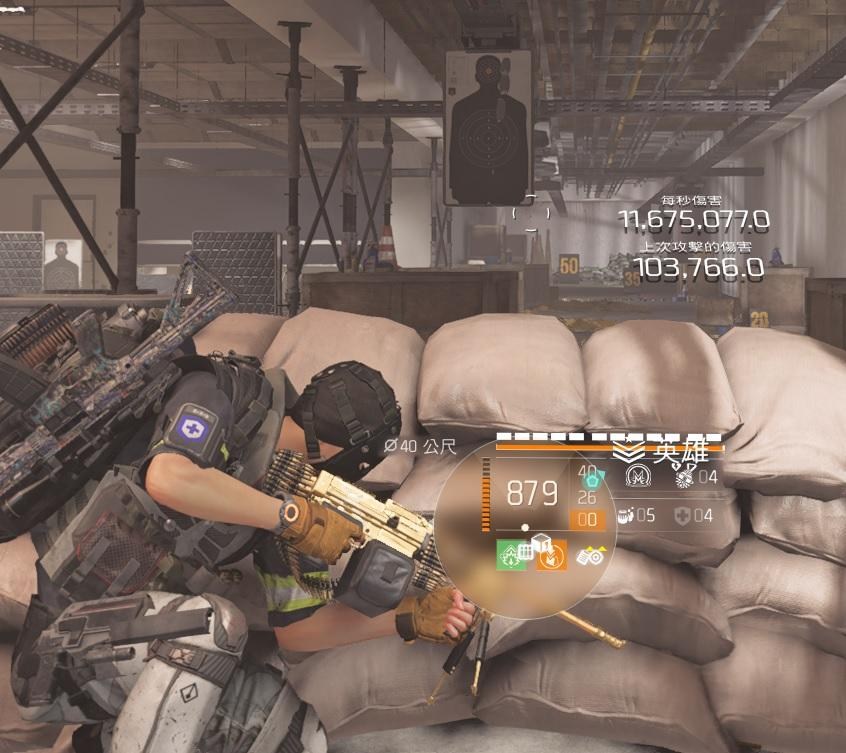Image resolution: width=846 pixels, height=753 pixels.
Task: Select the grenade icon
Action: click(x=684, y=477)
